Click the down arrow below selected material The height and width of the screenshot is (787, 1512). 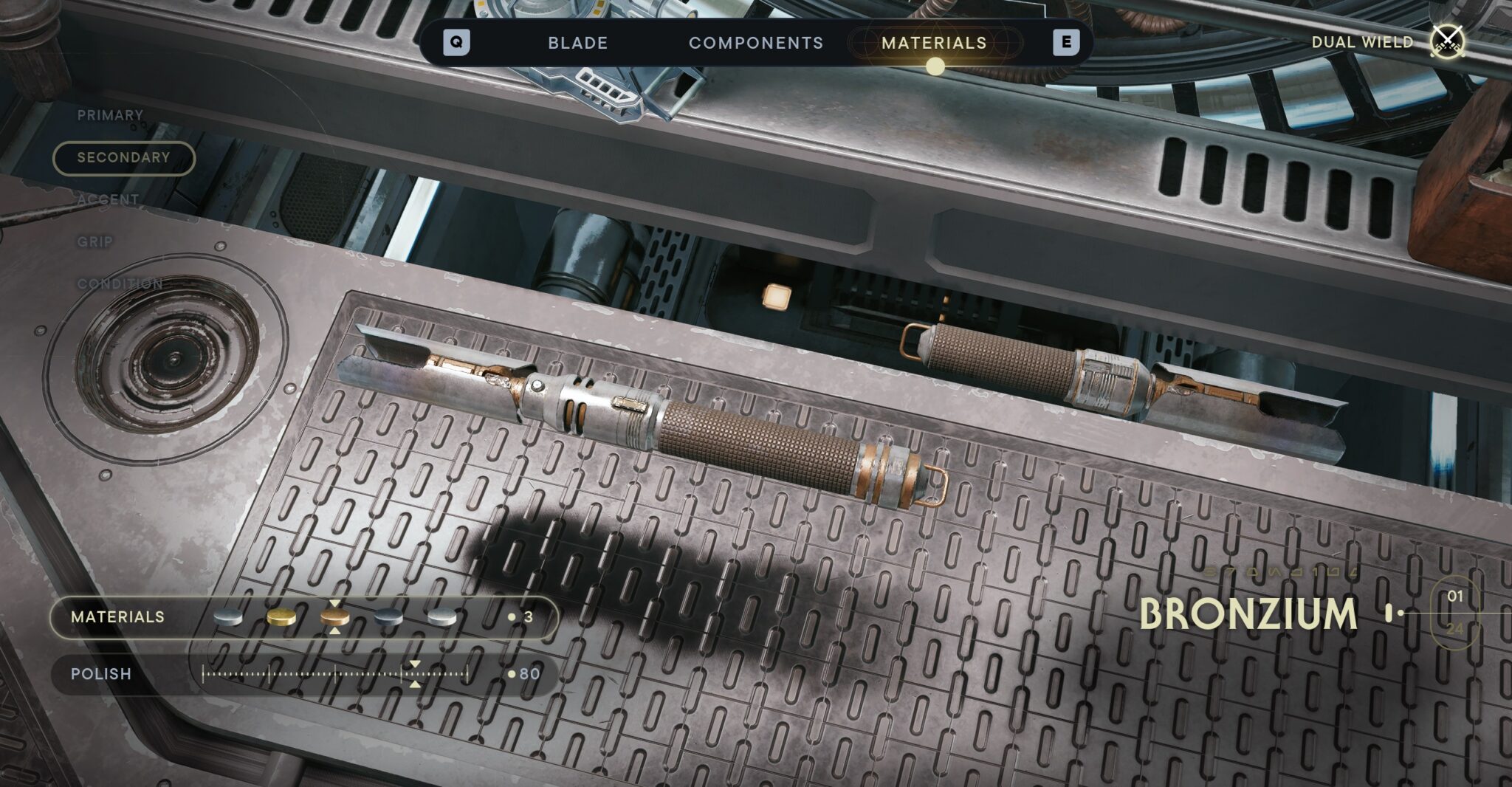coord(336,630)
